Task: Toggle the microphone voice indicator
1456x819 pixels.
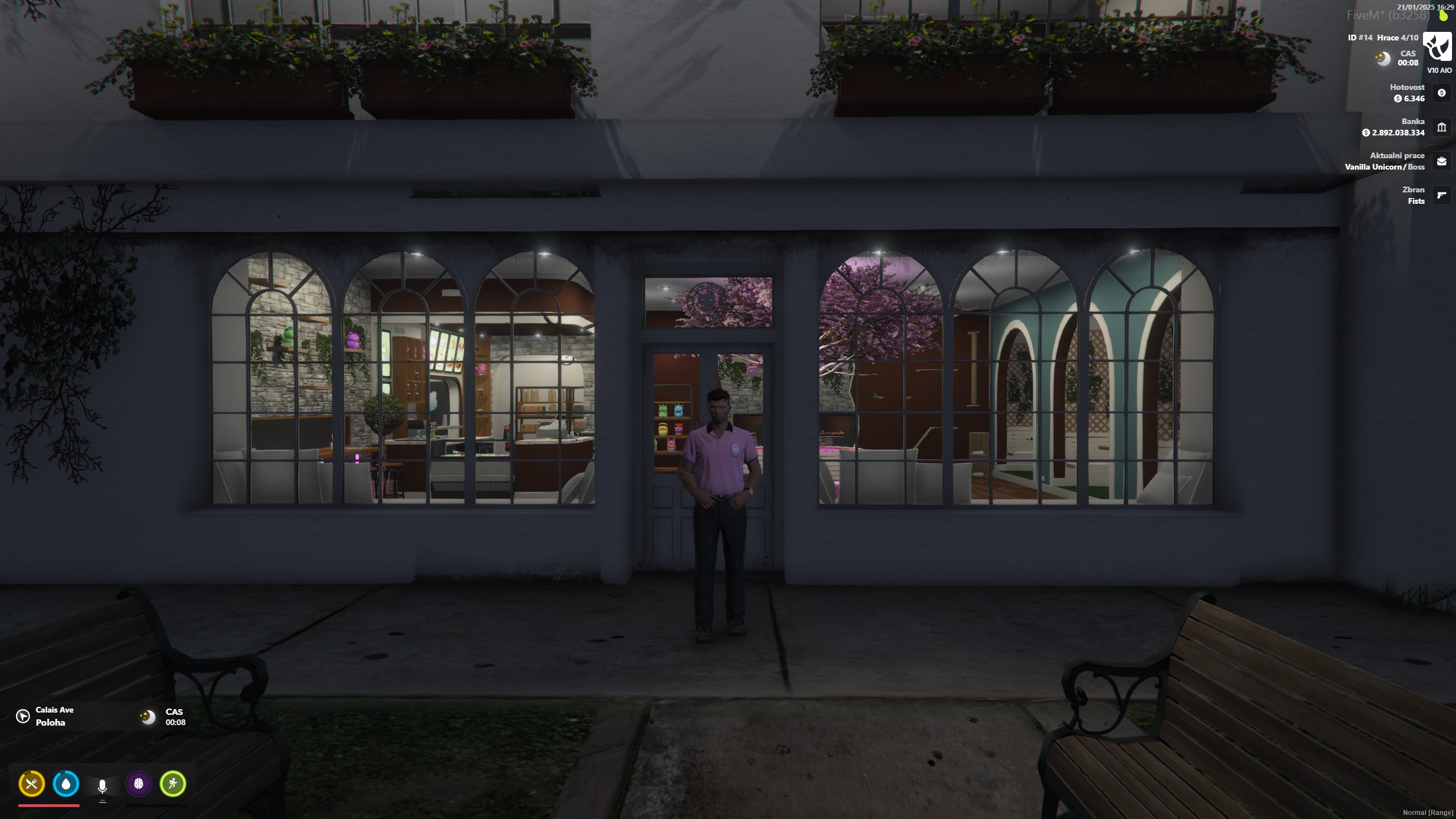Action: point(102,786)
